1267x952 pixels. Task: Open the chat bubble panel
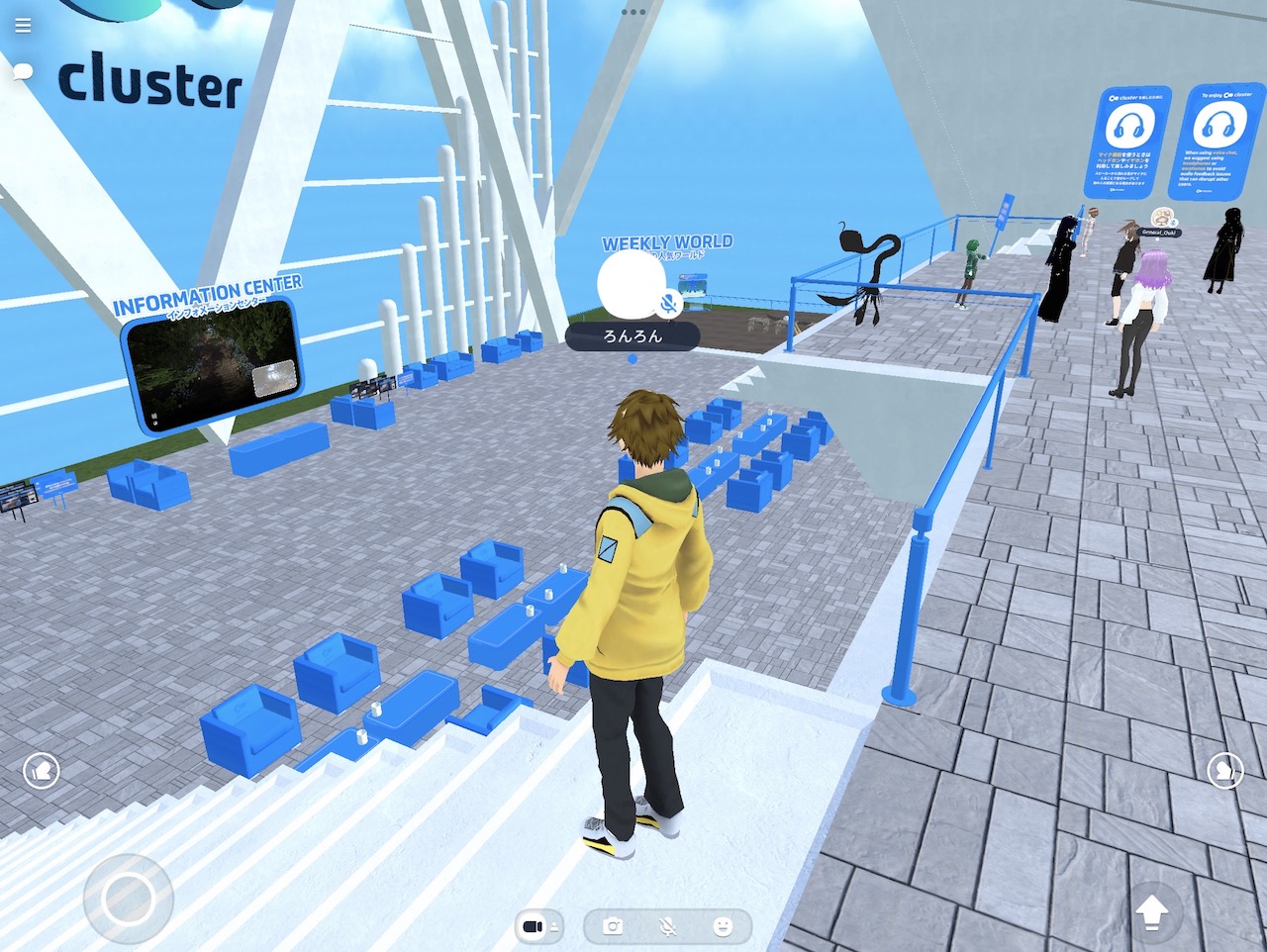point(22,71)
